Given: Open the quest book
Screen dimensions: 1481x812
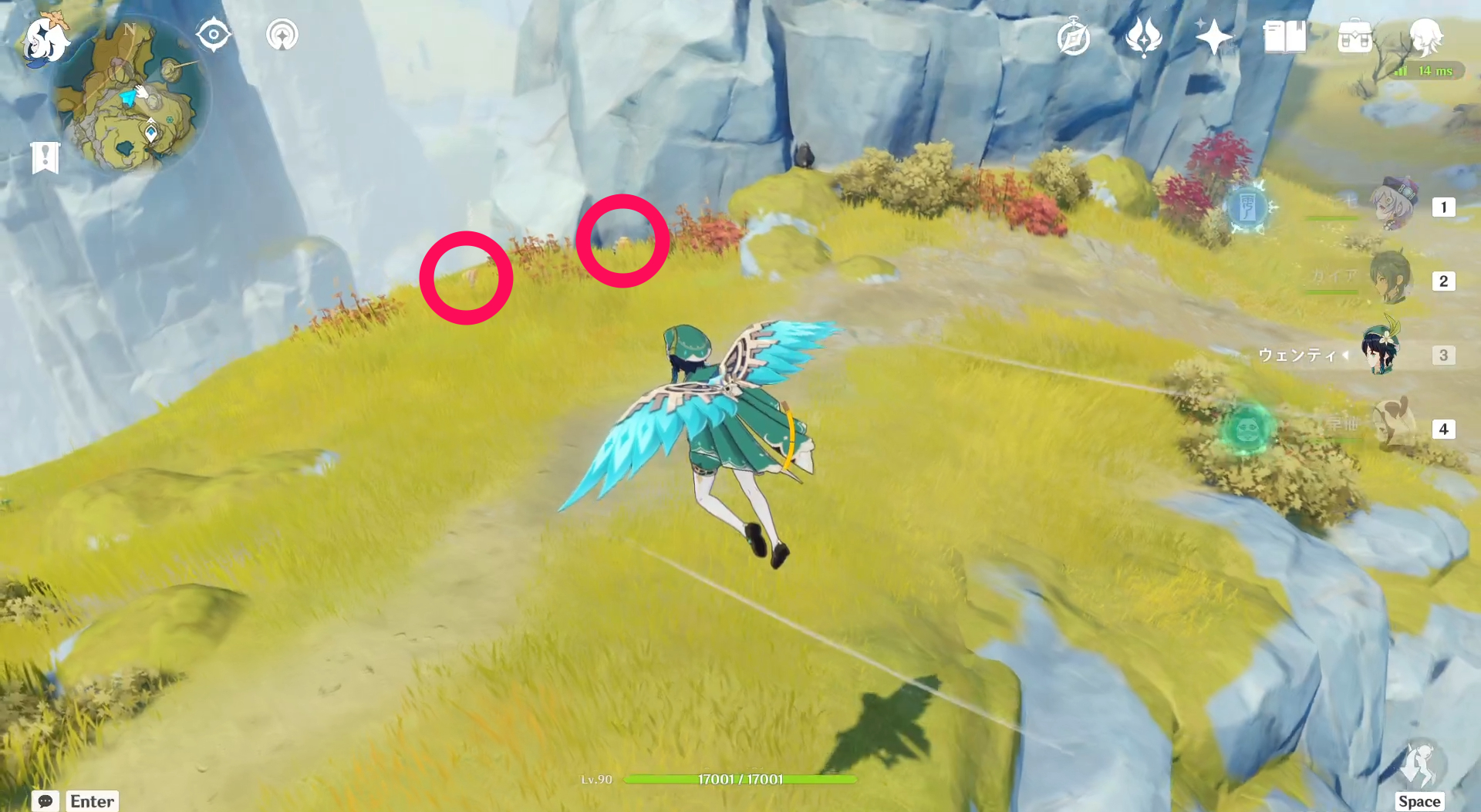Looking at the screenshot, I should point(1283,35).
